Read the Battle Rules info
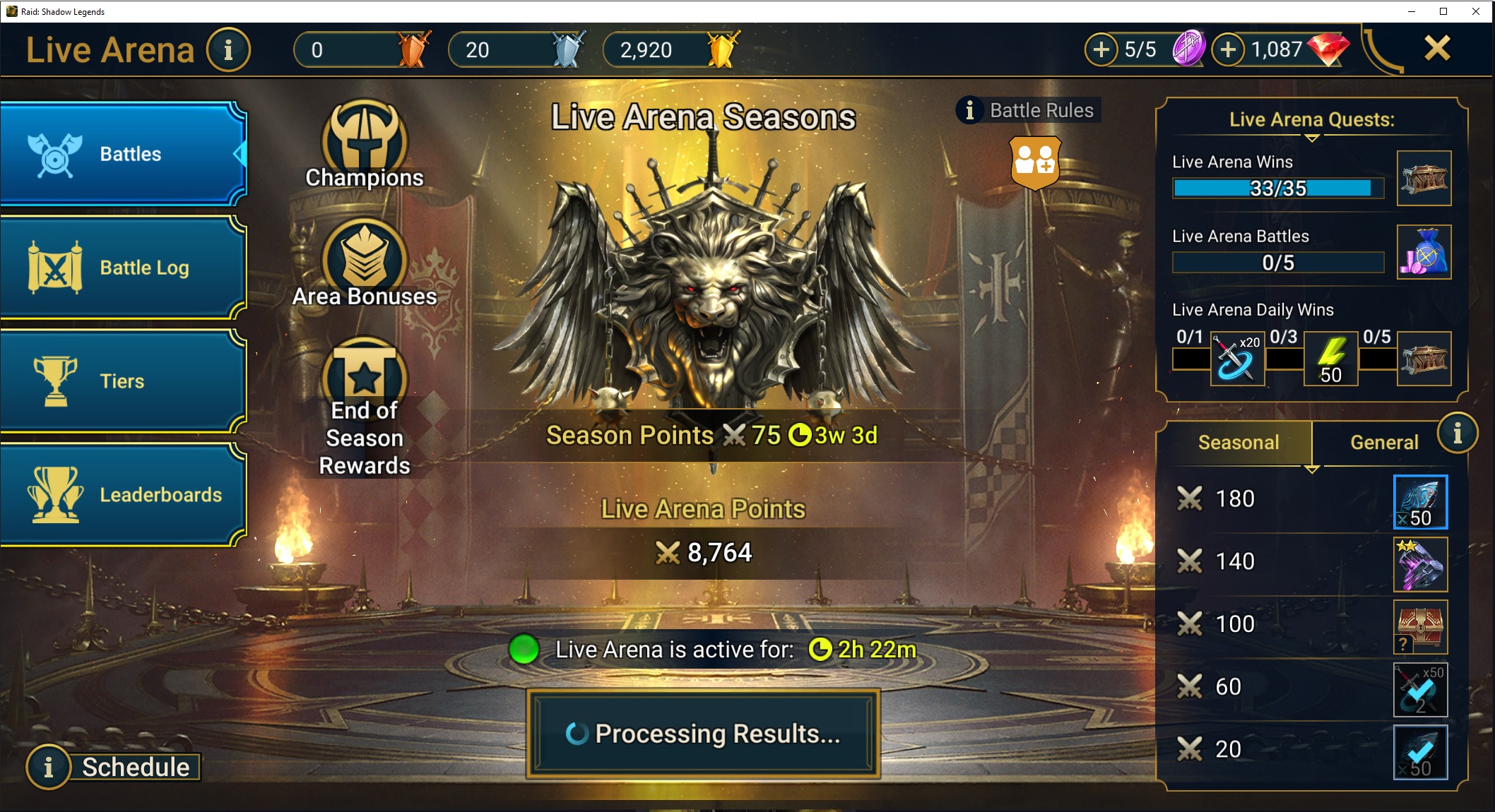 (x=1028, y=110)
